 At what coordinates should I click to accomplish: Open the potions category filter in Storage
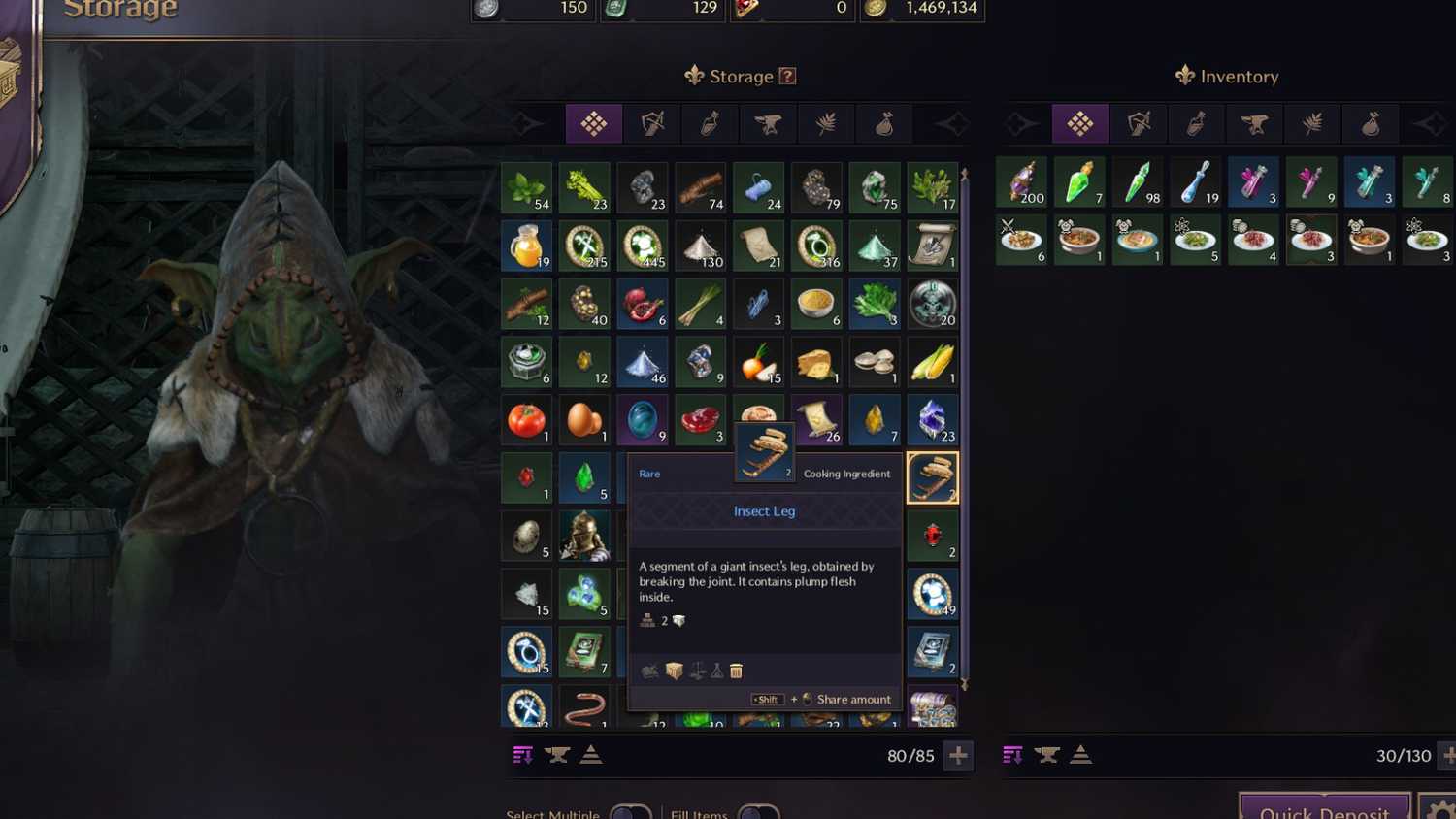710,123
